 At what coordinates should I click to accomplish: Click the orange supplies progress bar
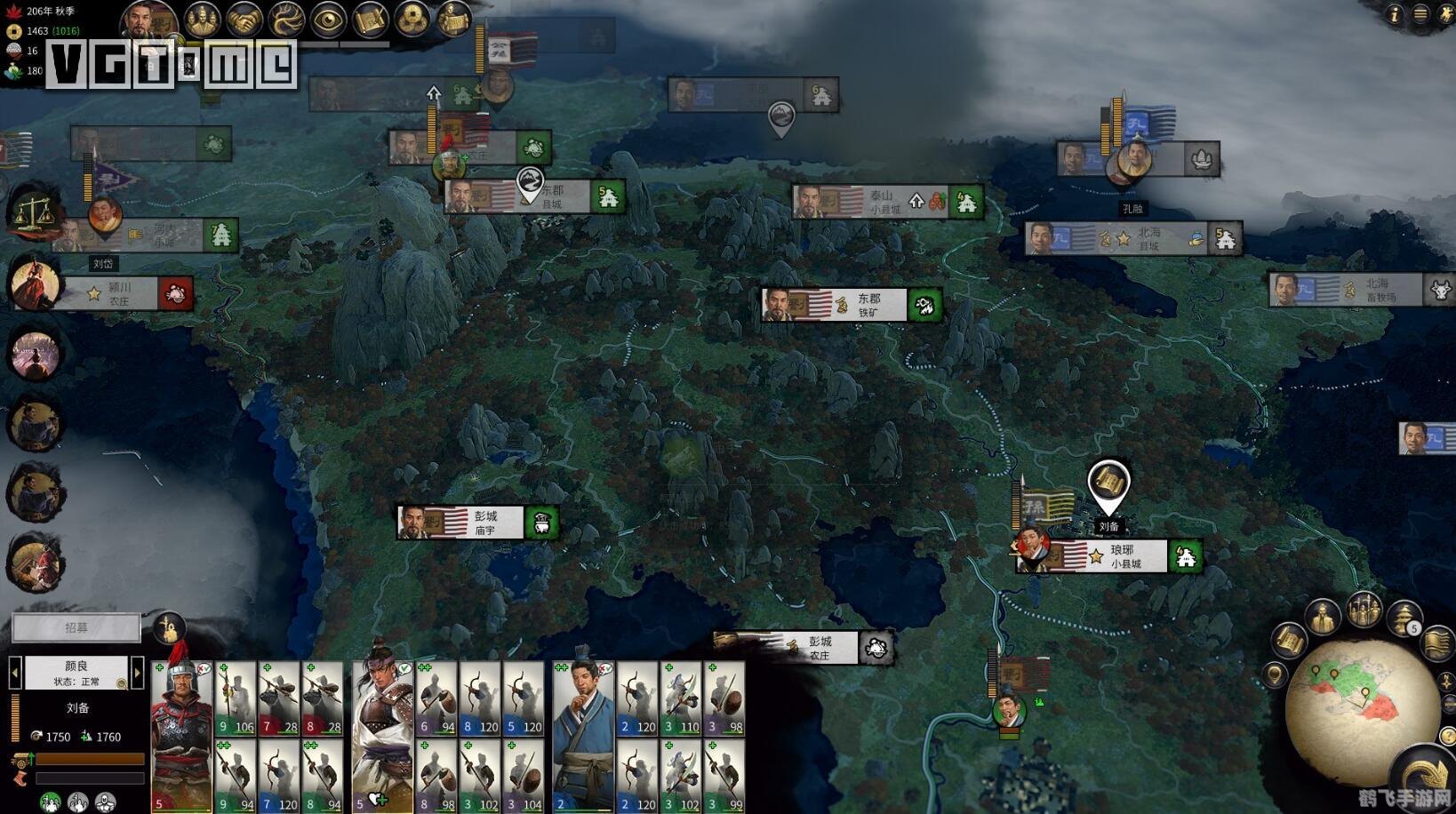(x=88, y=758)
